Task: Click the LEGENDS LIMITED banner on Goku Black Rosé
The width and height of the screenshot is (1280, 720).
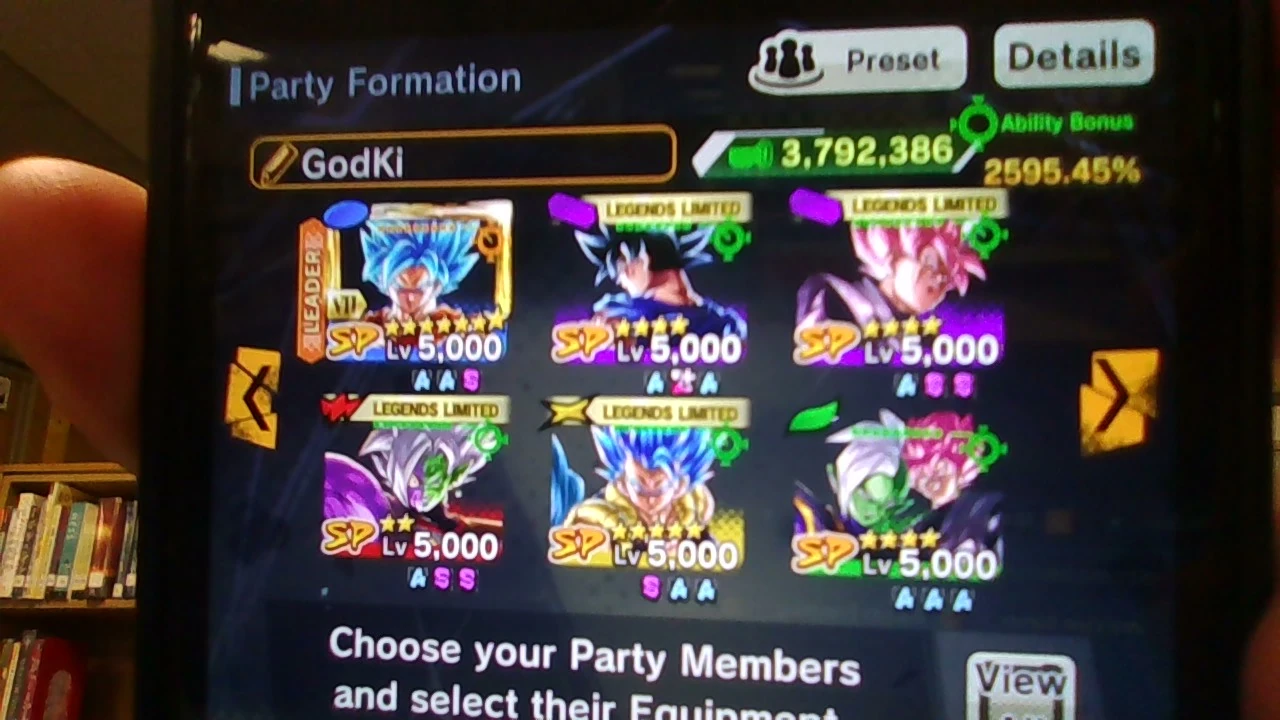Action: point(920,206)
